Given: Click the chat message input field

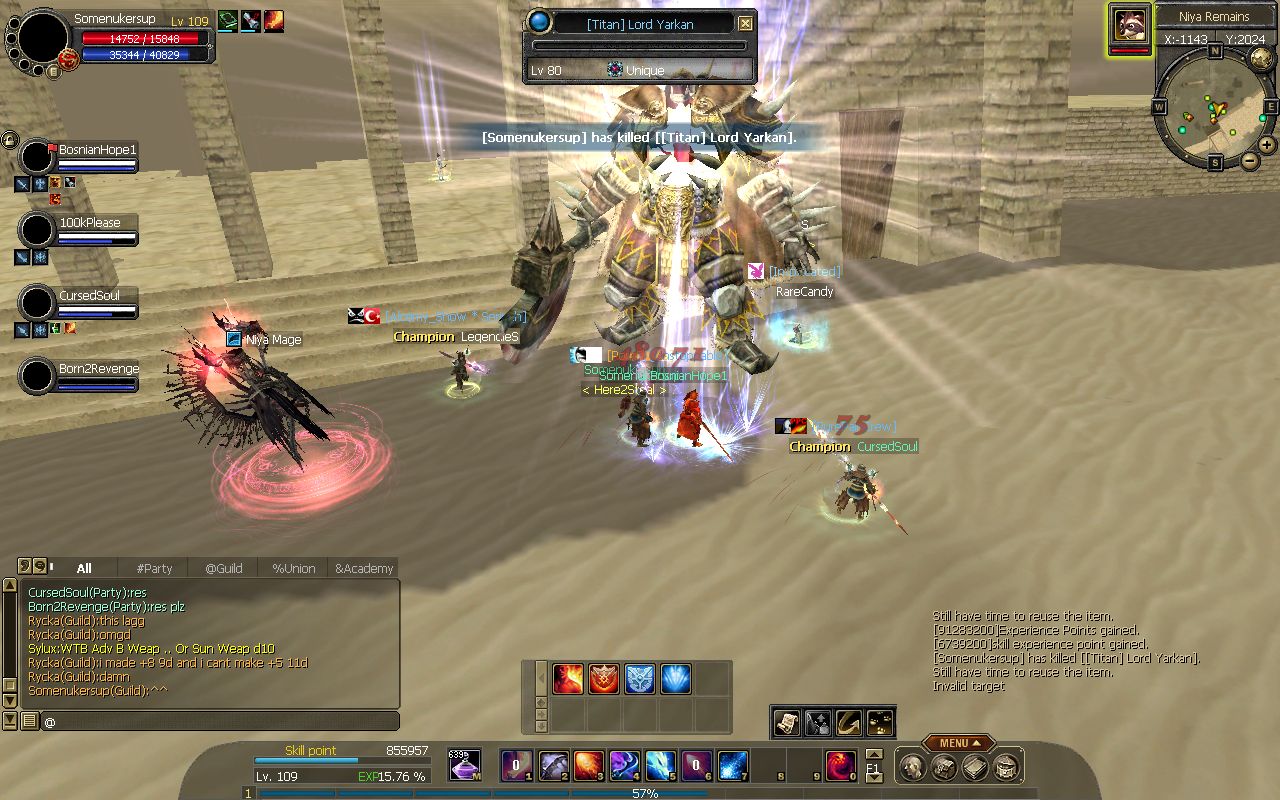Looking at the screenshot, I should (x=220, y=721).
